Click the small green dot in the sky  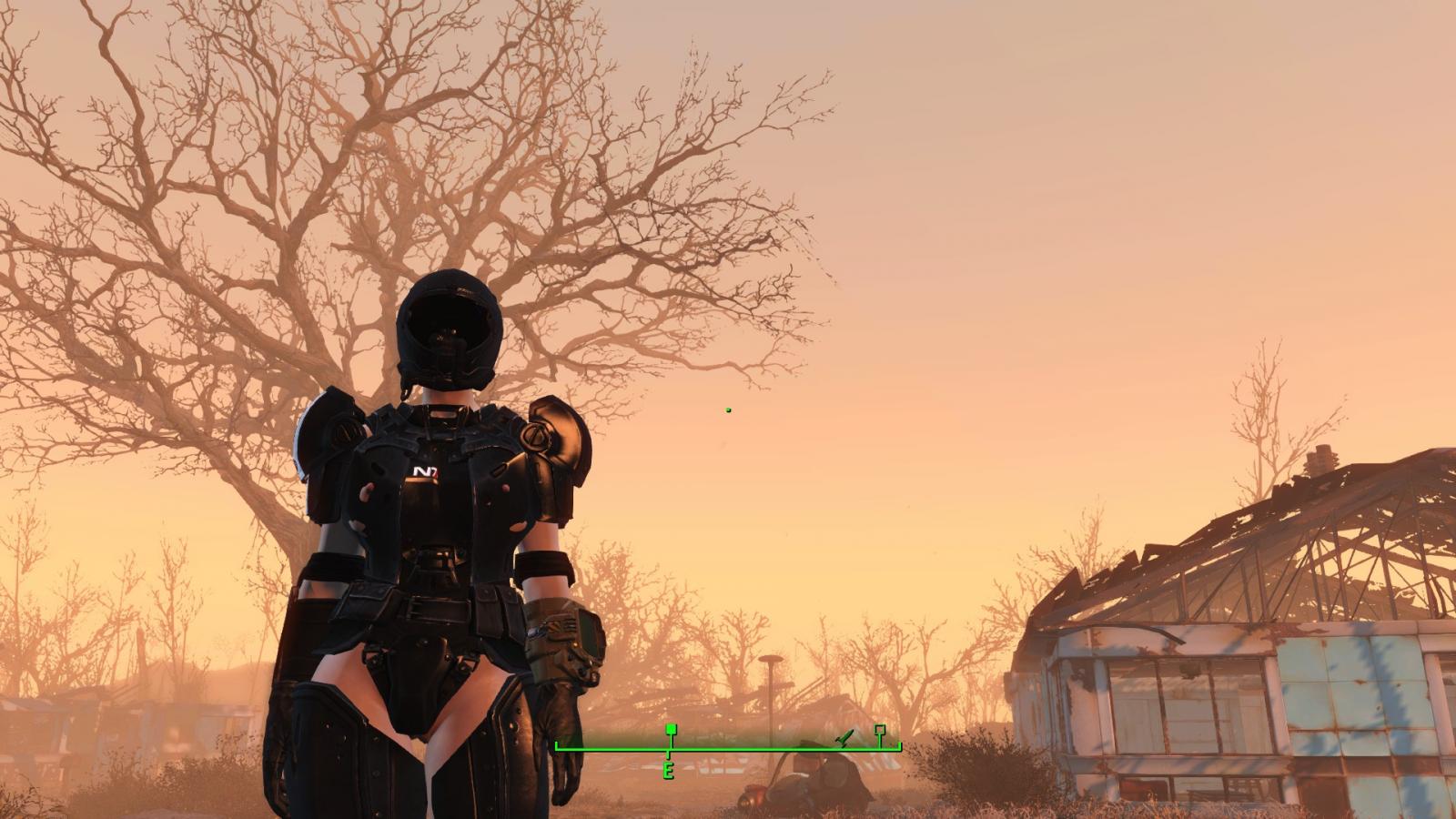(728, 411)
